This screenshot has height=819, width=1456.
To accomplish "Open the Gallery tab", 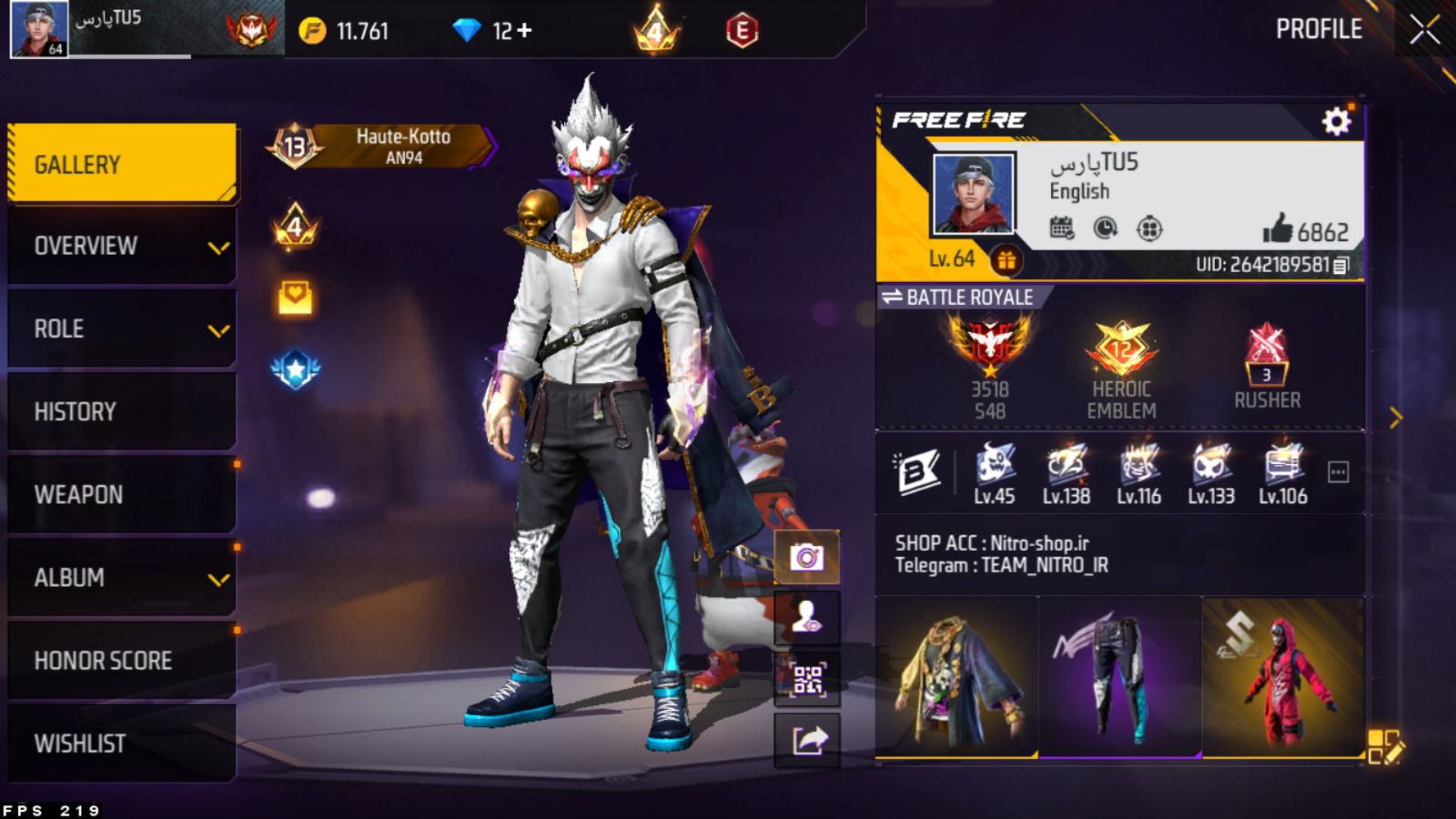I will 121,164.
